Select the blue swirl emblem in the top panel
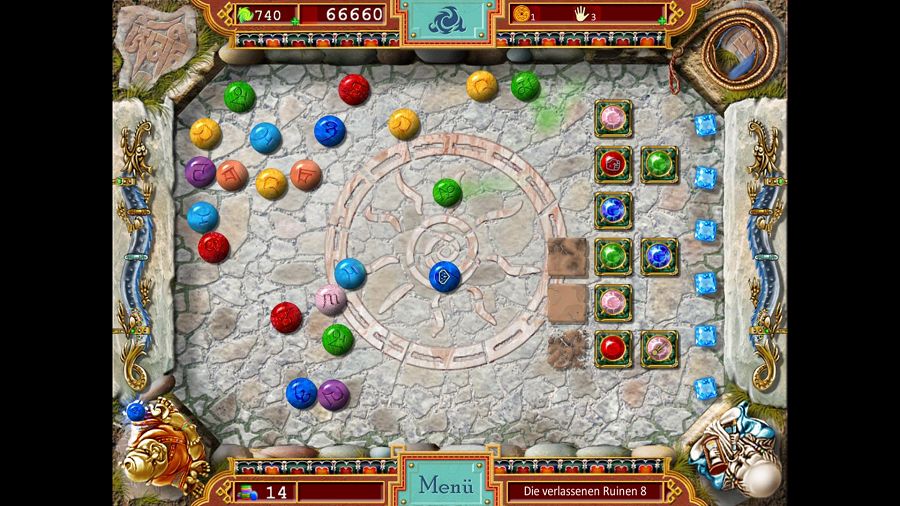Viewport: 900px width, 506px height. 446,19
